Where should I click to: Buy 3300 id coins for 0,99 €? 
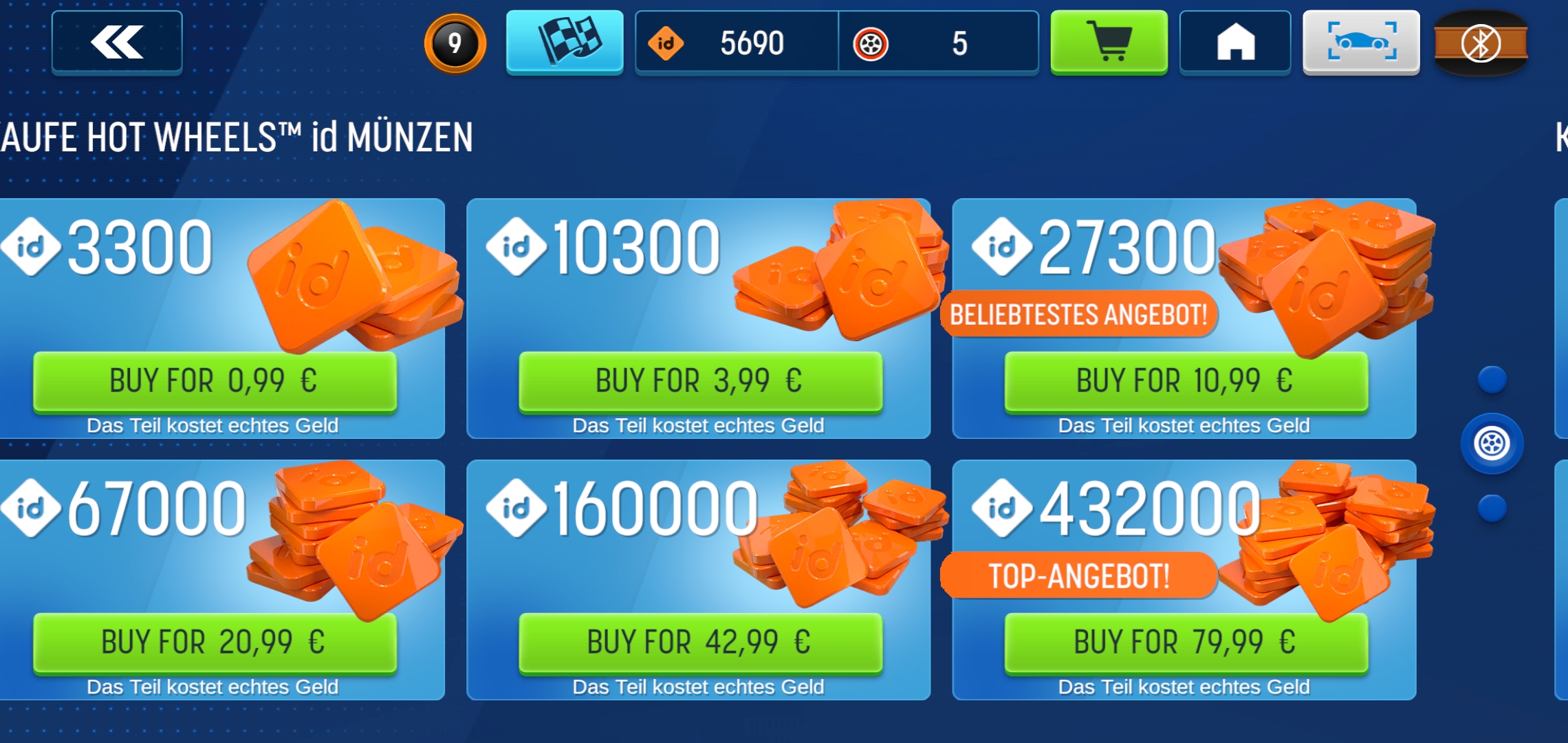coord(215,381)
